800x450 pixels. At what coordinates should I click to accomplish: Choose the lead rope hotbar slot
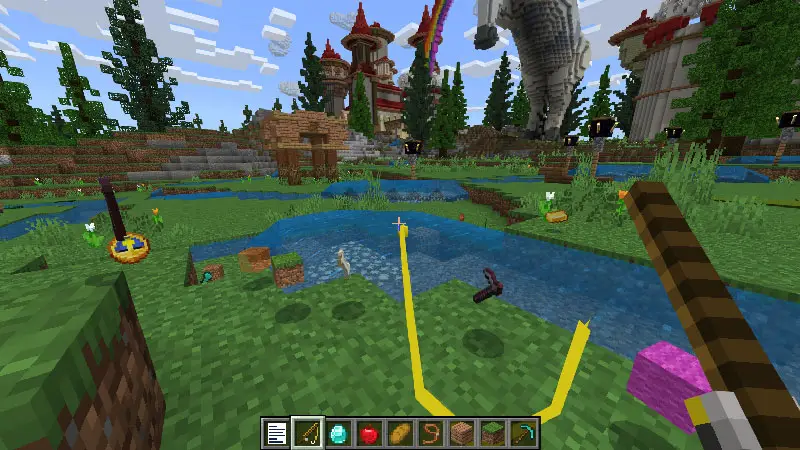pos(431,434)
